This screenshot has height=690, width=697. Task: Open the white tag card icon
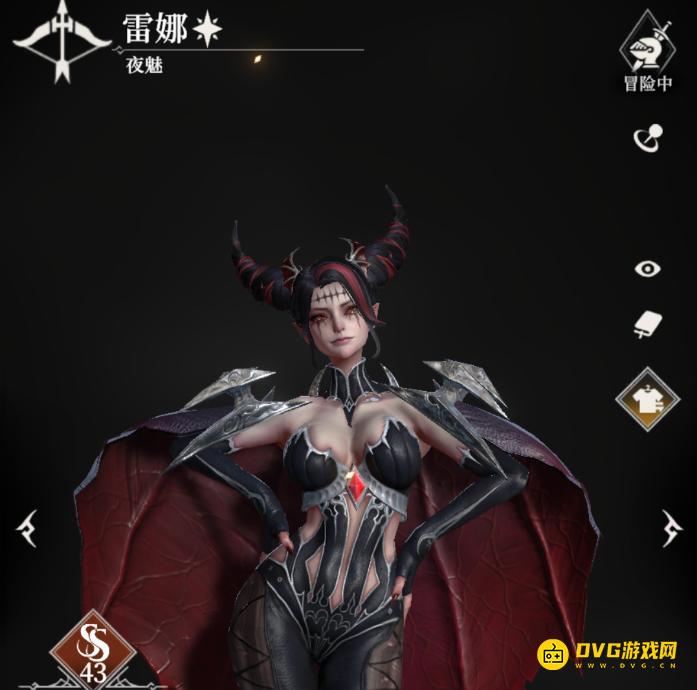tap(647, 324)
